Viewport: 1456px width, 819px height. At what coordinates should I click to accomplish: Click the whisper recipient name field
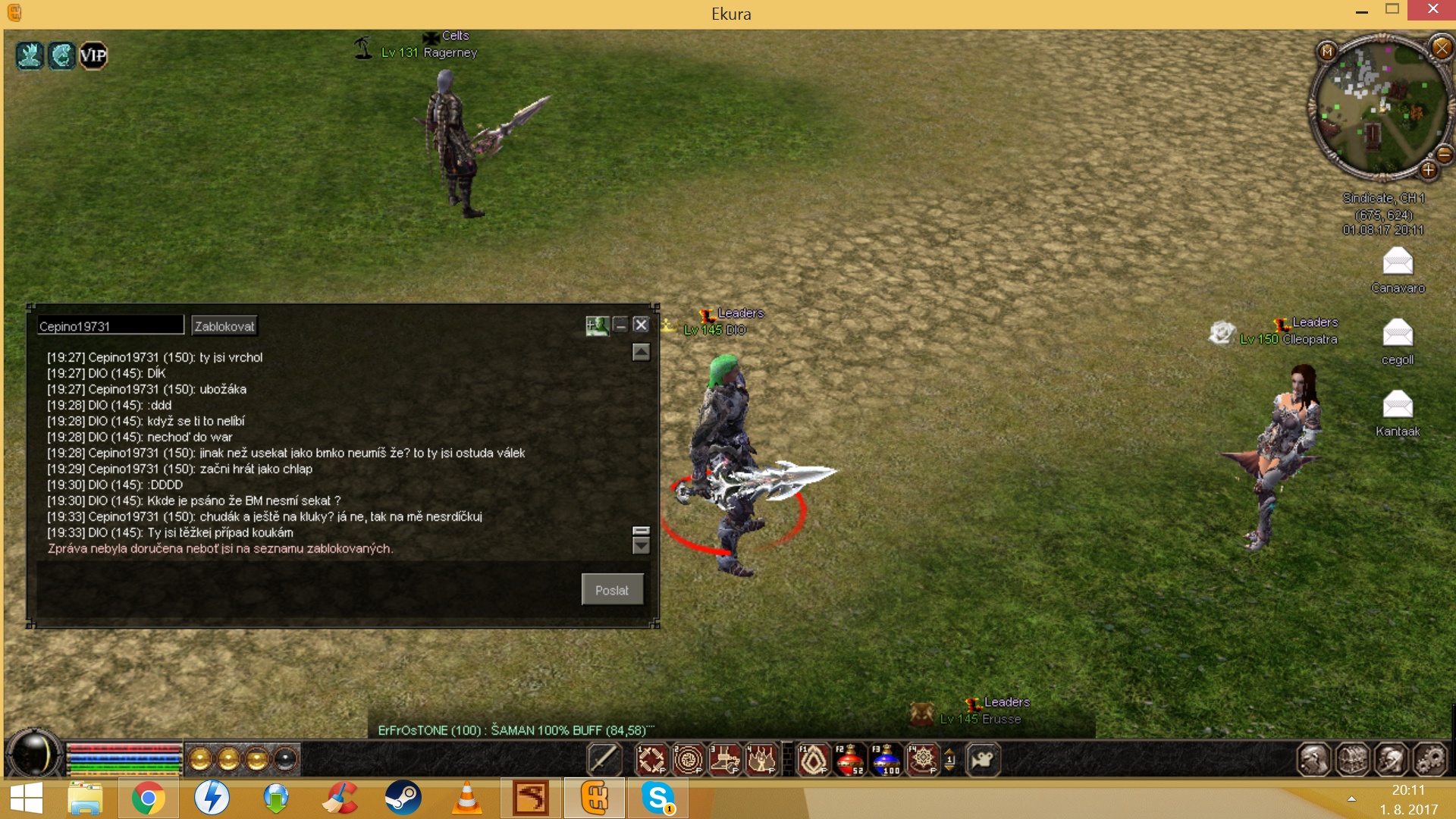110,326
